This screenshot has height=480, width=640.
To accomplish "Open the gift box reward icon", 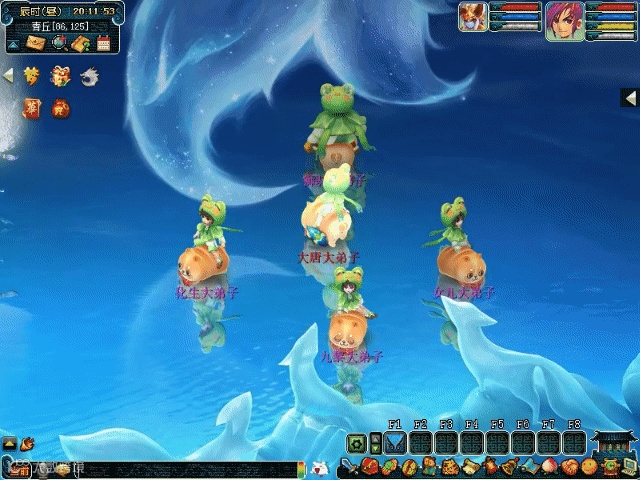I will (x=61, y=76).
